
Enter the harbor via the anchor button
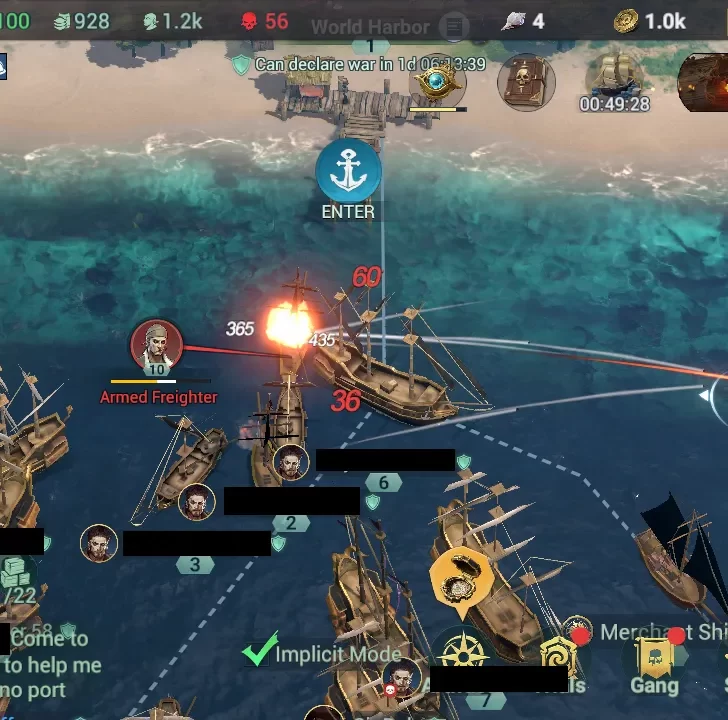pos(348,171)
